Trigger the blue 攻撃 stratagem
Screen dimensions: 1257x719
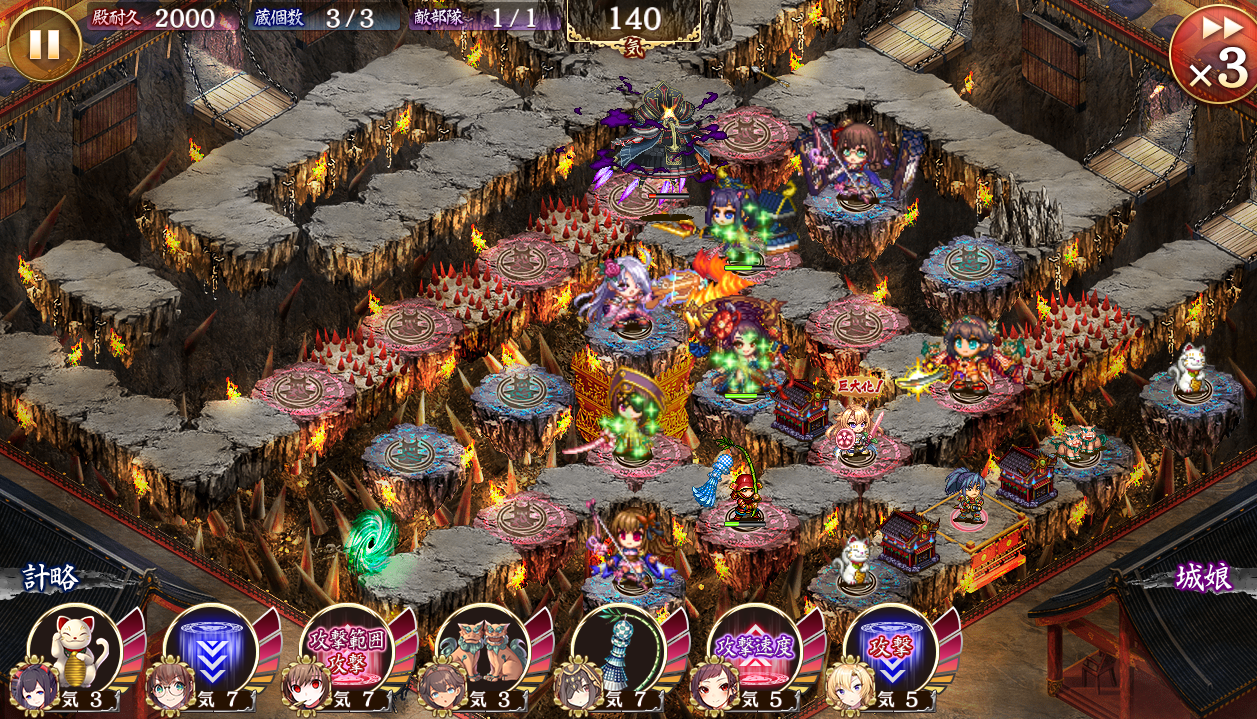[x=889, y=650]
